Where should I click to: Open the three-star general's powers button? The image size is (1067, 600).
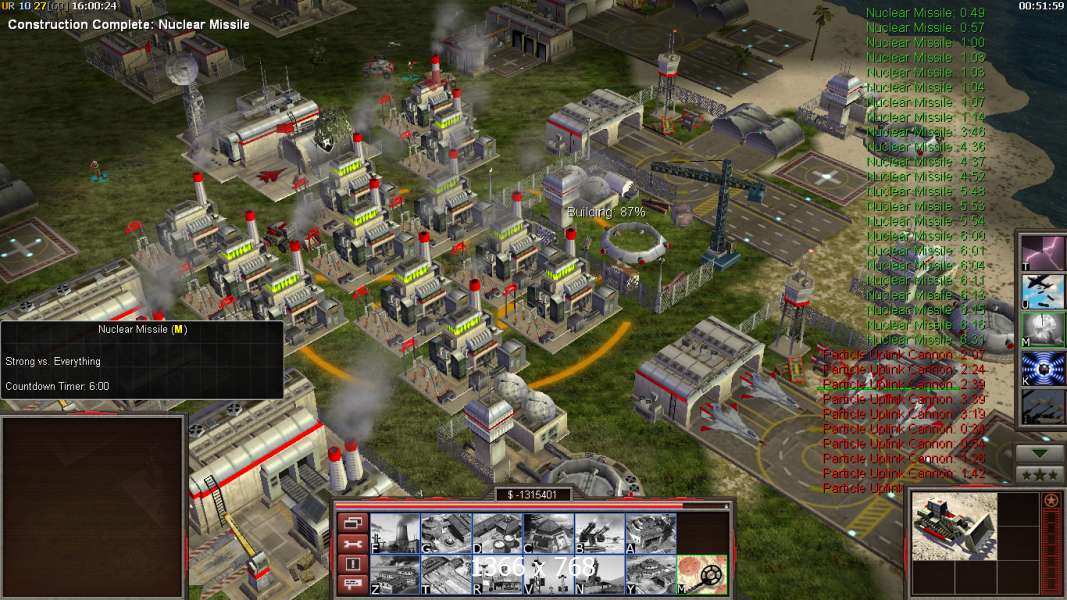point(1040,474)
